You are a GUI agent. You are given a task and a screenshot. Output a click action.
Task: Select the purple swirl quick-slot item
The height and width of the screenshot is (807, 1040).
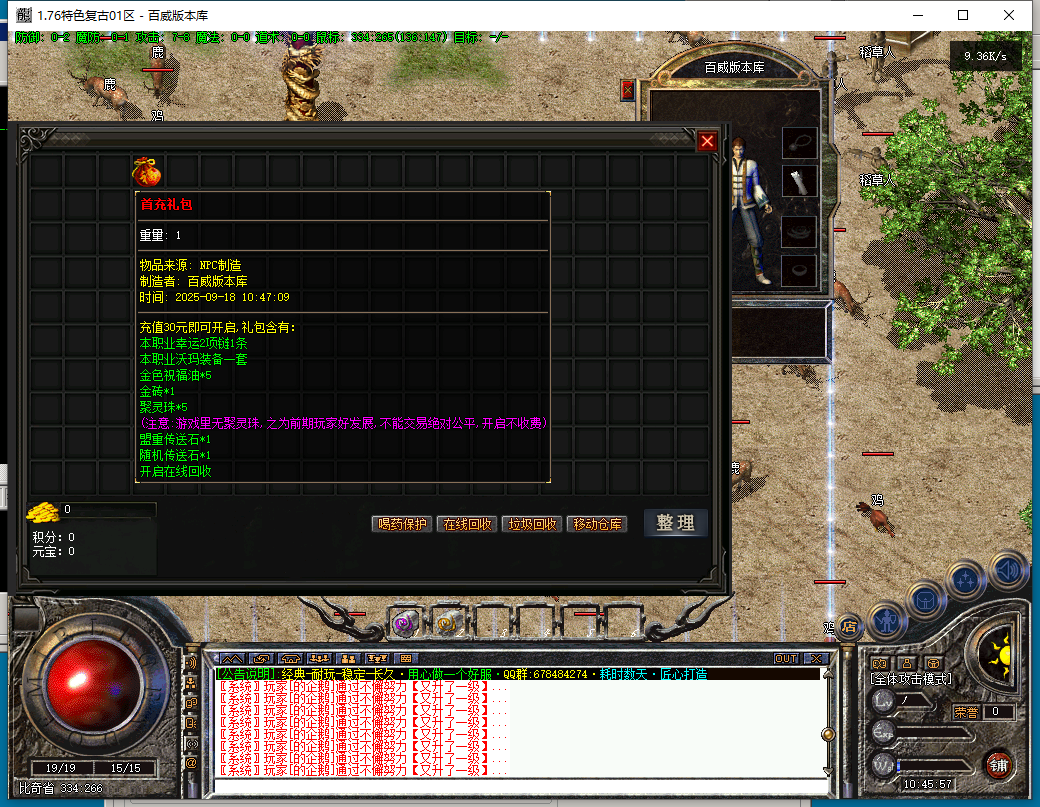[405, 623]
